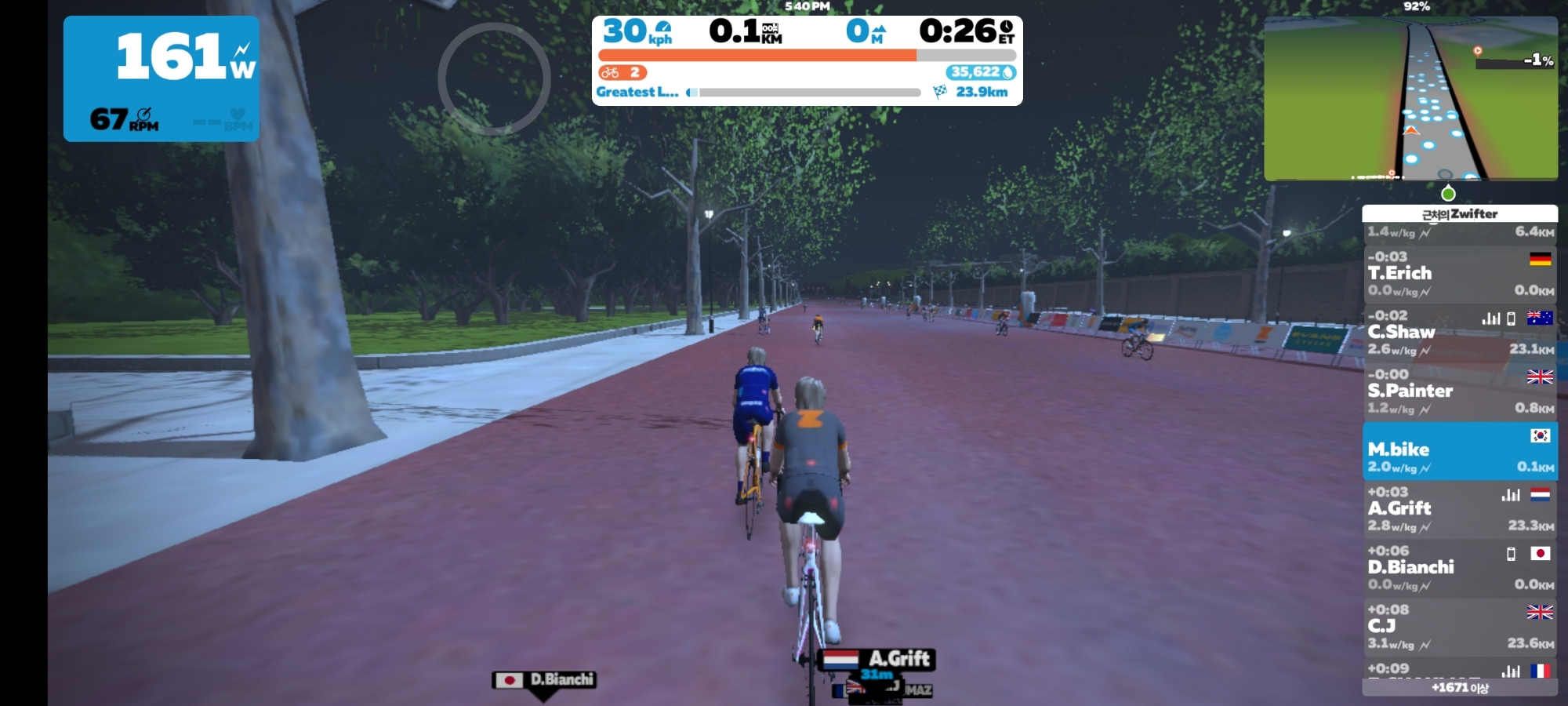Open the power and cadence panel

162,78
